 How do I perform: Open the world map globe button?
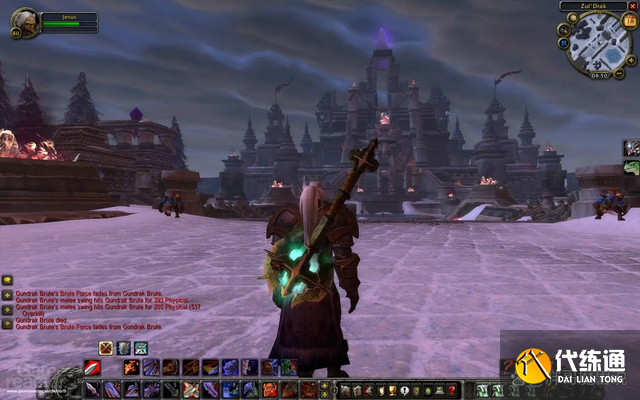[573, 17]
